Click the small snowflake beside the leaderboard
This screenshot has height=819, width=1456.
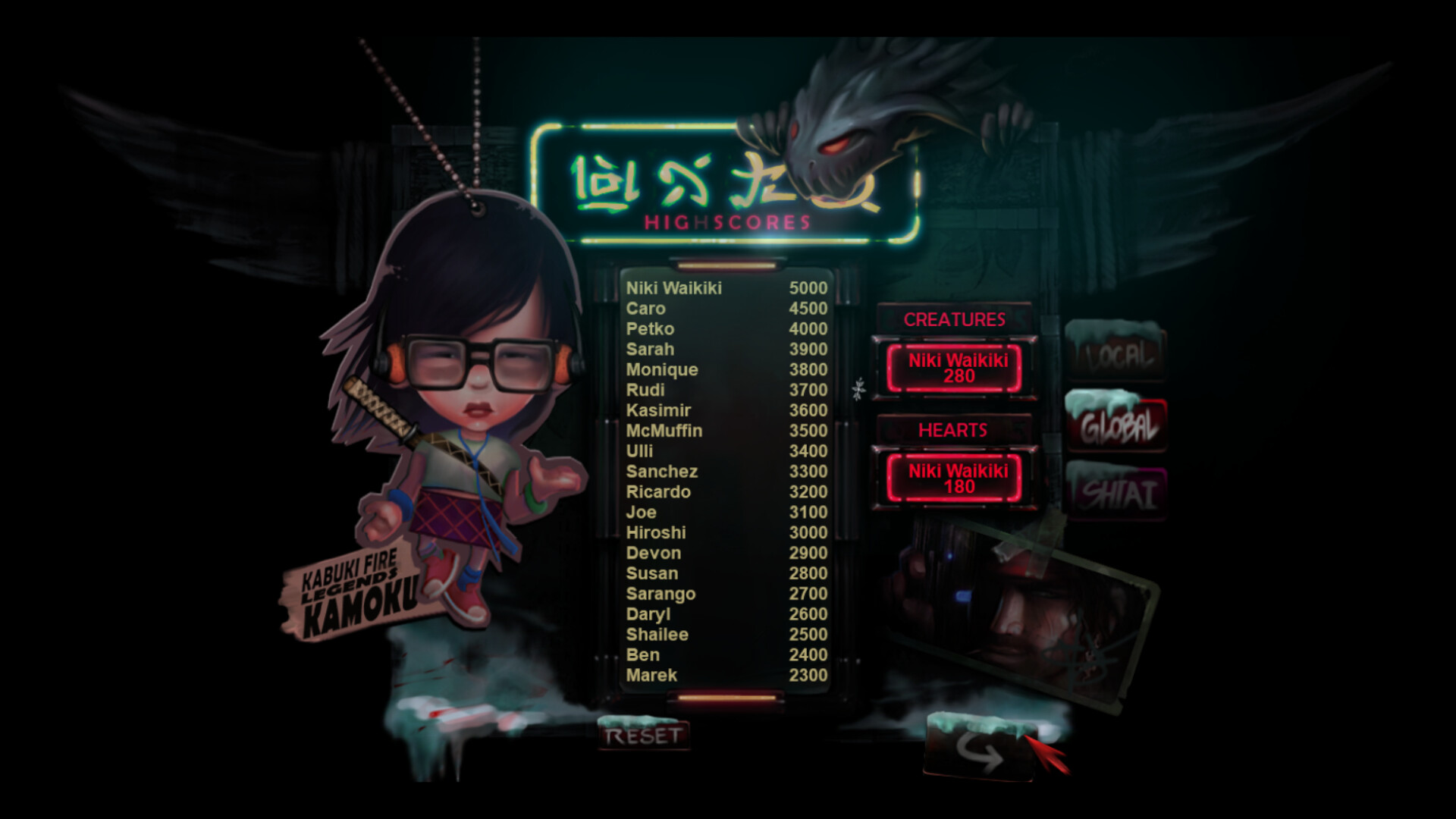[858, 388]
